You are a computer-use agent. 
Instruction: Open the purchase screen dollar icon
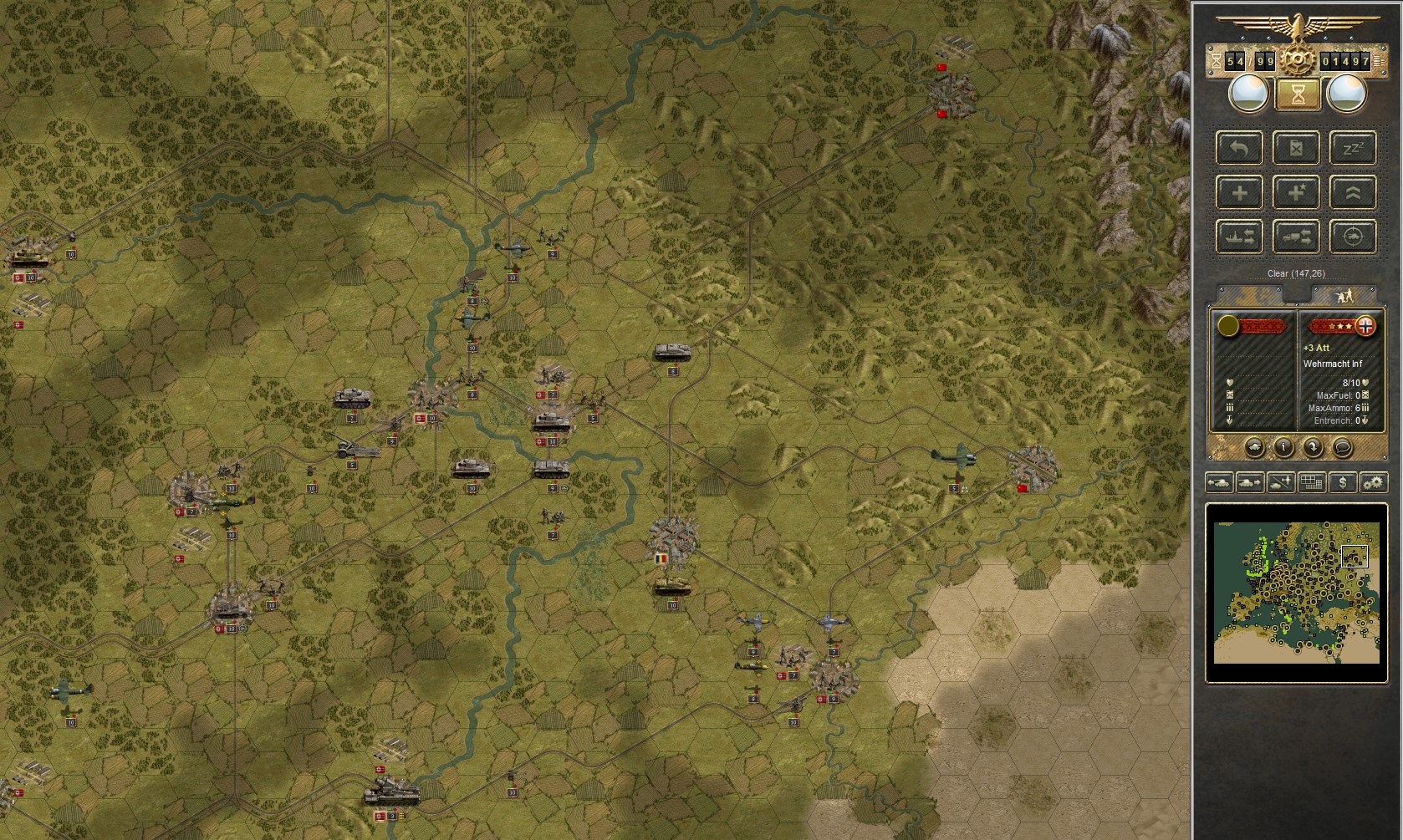[x=1343, y=482]
